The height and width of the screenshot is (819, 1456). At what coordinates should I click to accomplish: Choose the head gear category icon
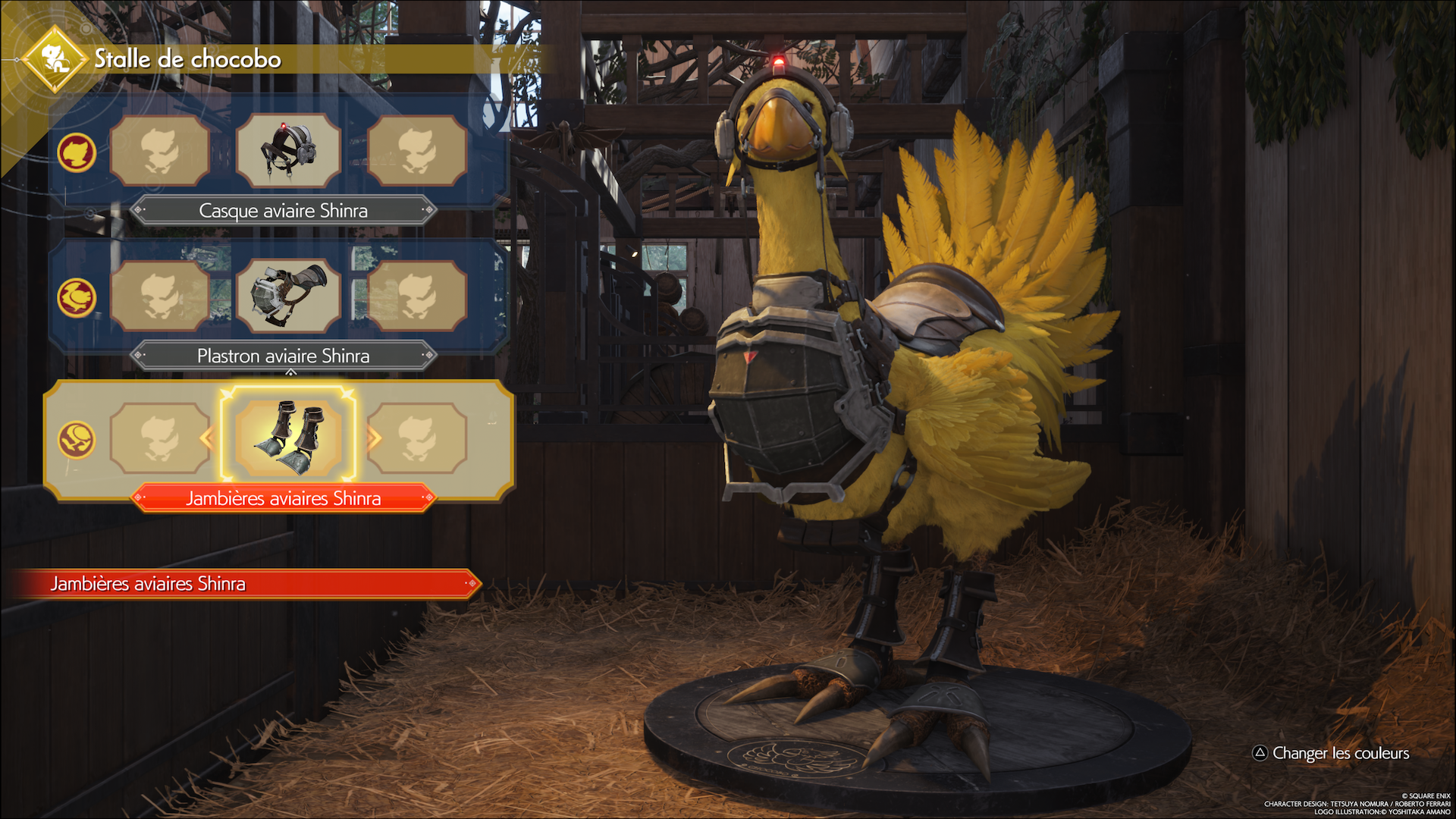77,152
